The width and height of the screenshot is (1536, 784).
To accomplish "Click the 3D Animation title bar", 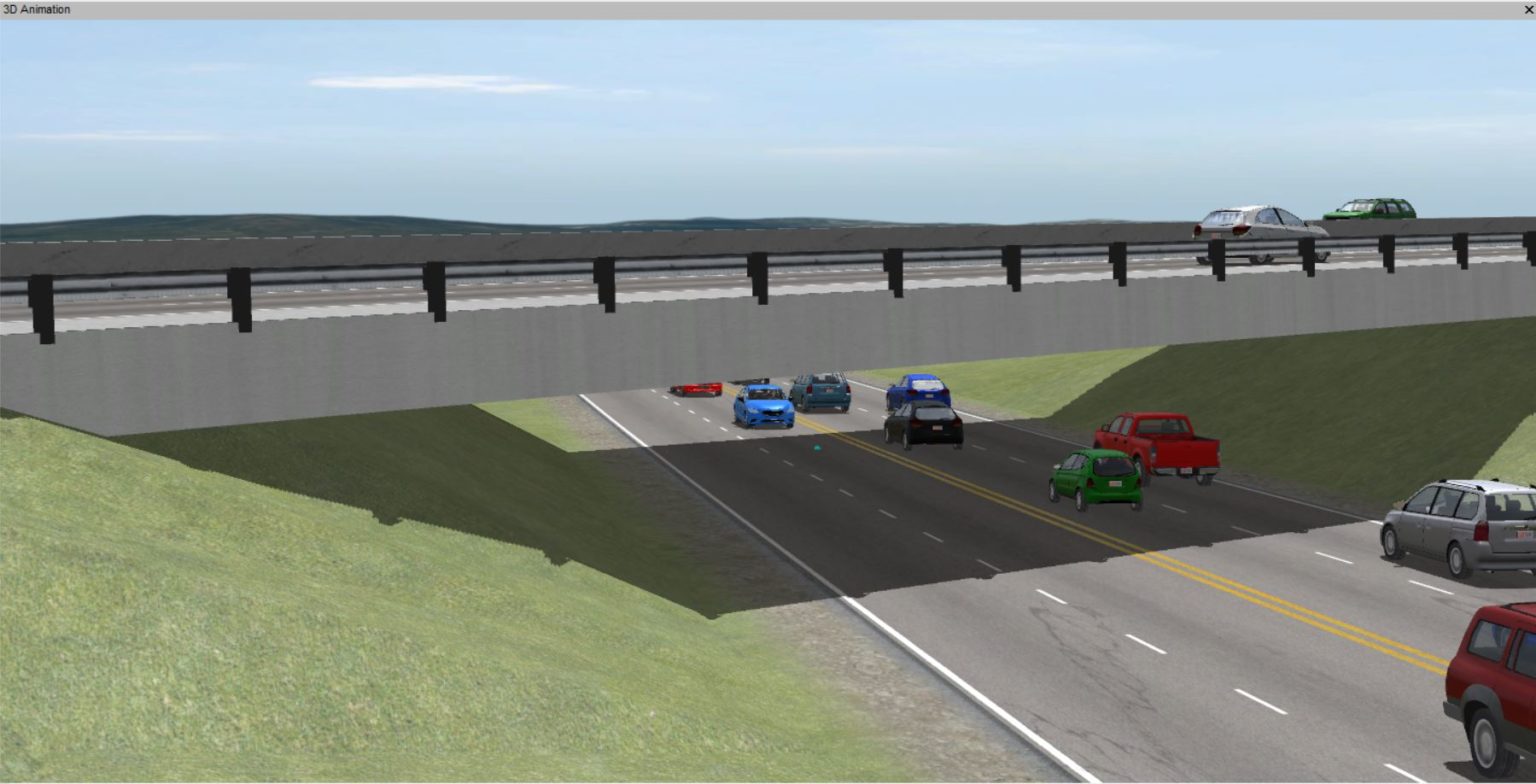I will coord(400,8).
